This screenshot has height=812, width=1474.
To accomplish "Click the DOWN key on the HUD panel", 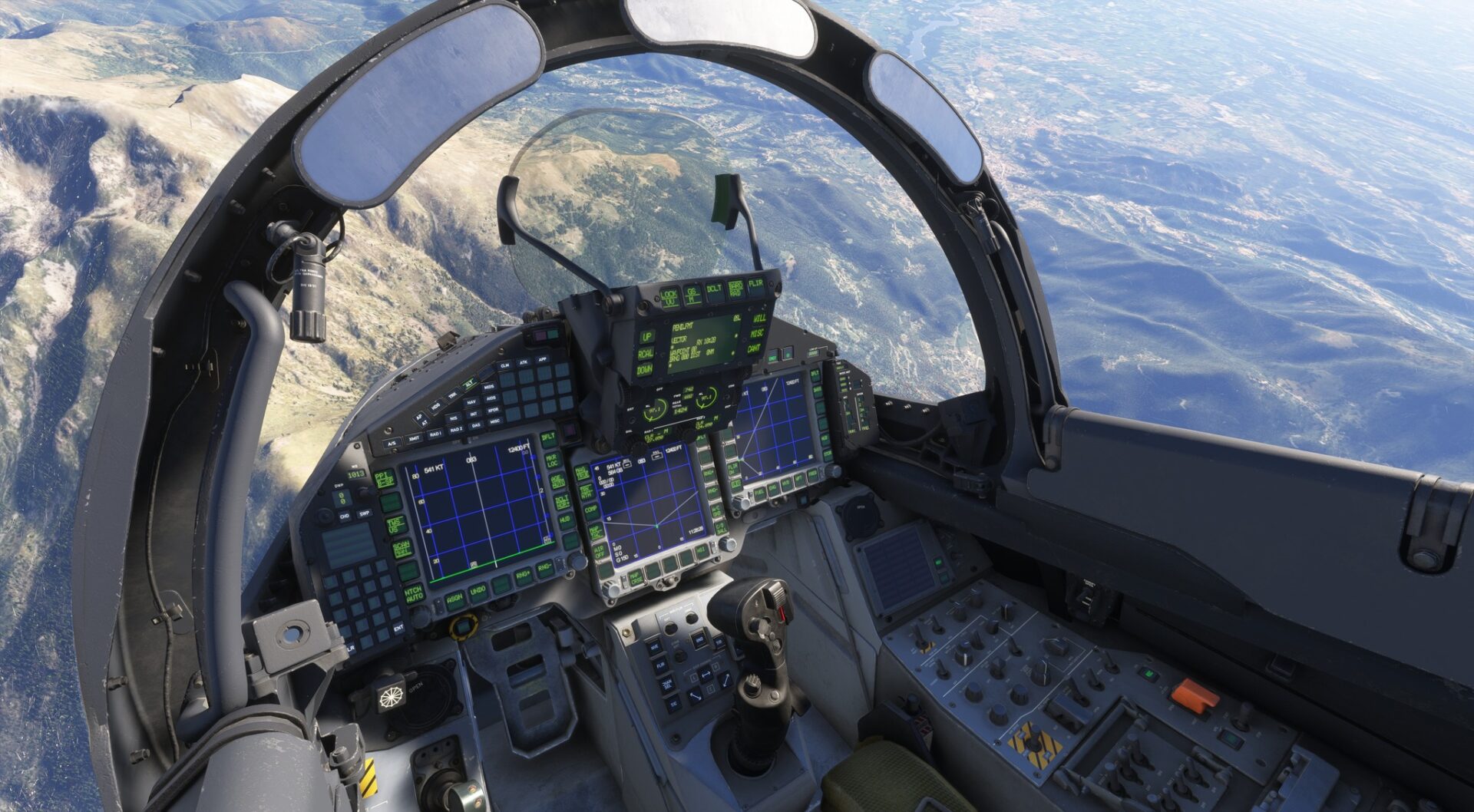I will point(644,371).
